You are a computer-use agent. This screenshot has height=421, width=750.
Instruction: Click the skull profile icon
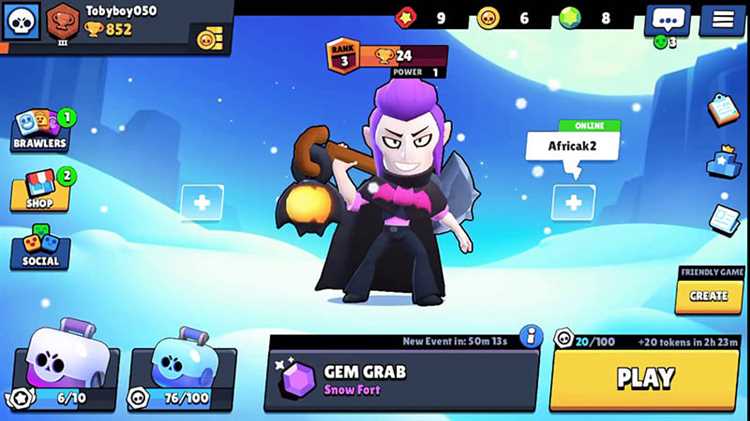(x=20, y=20)
